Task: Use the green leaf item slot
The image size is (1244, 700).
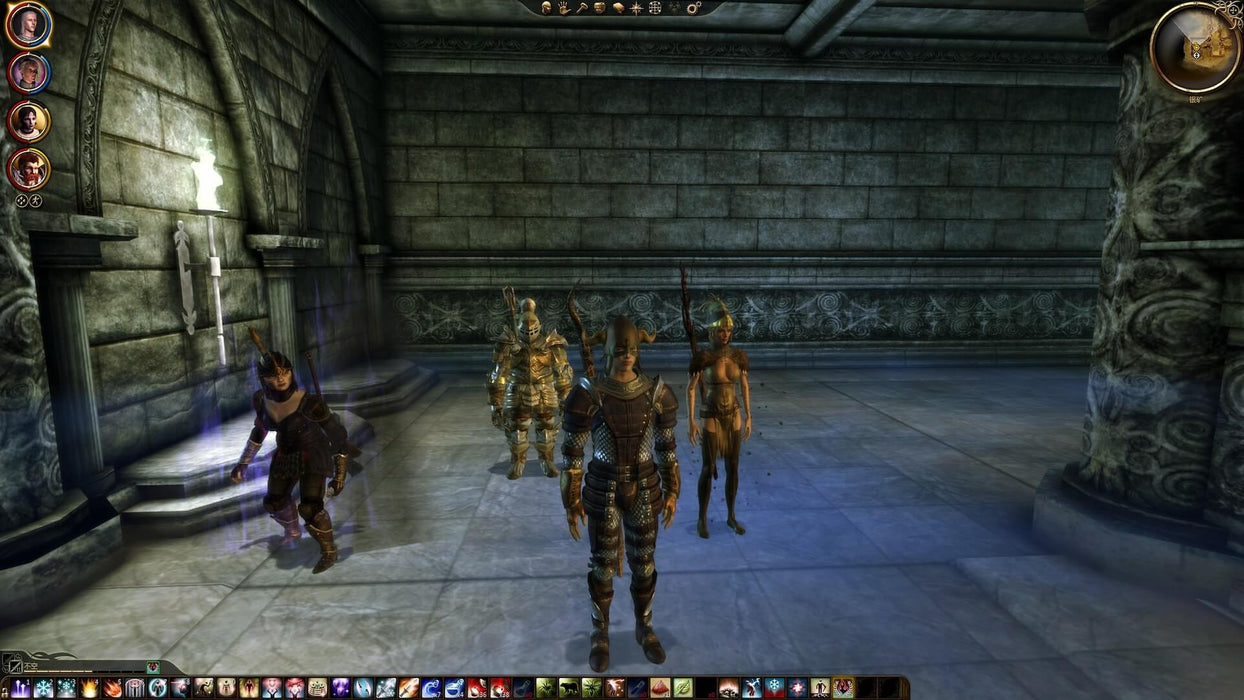Action: tap(683, 688)
